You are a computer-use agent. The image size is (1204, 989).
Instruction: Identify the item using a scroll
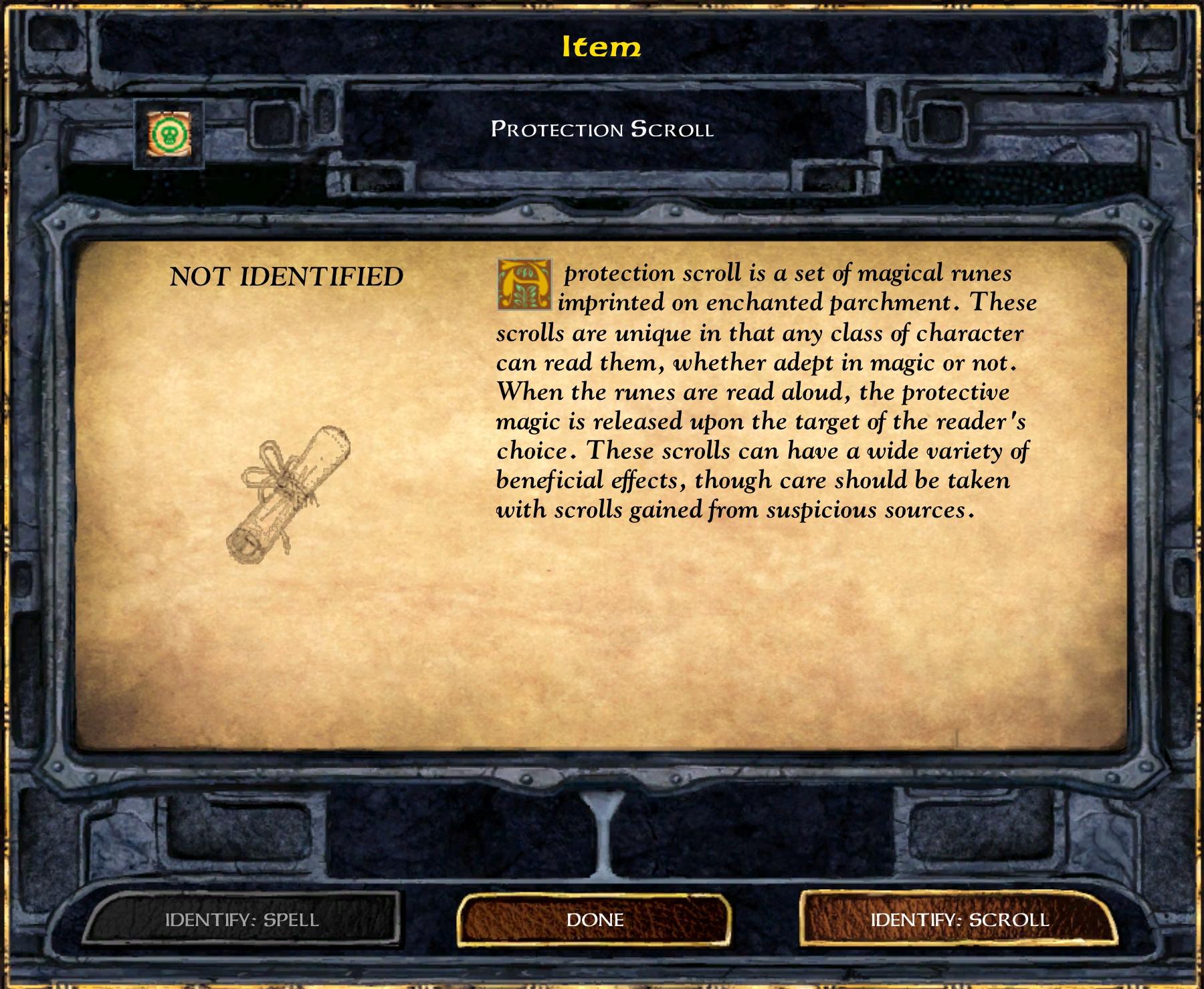[959, 919]
